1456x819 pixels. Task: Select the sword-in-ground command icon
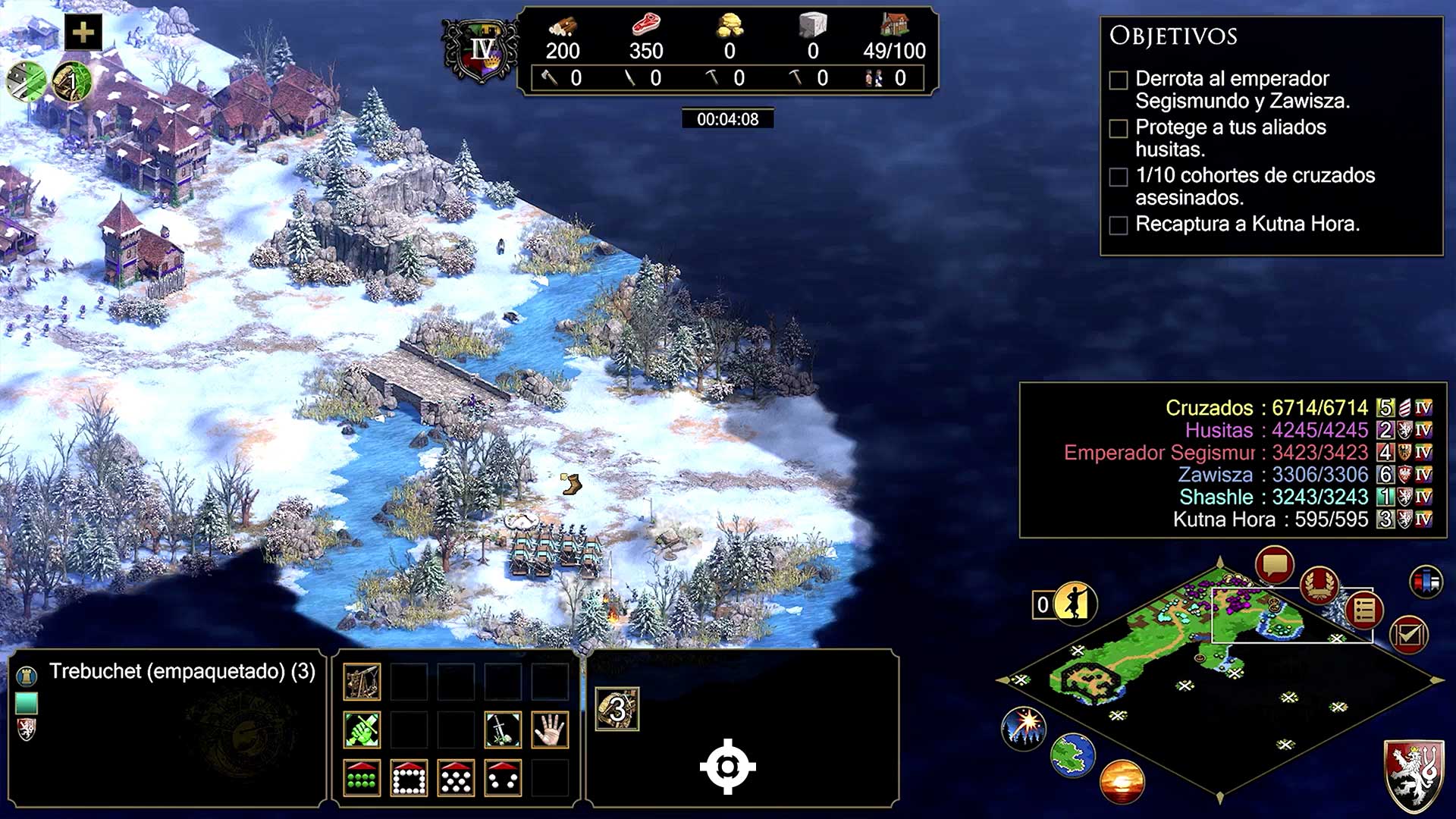click(x=503, y=730)
